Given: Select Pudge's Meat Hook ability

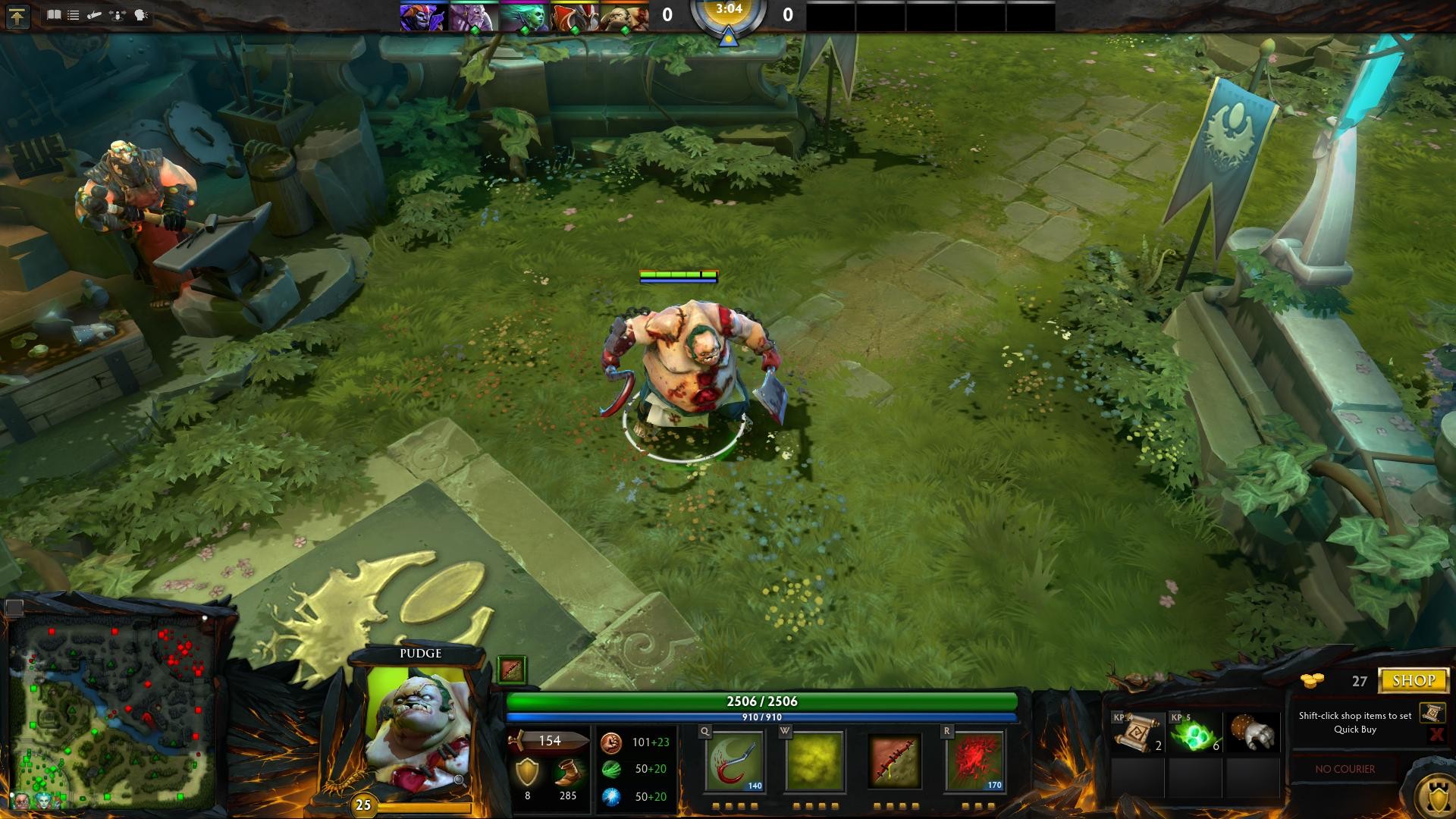Looking at the screenshot, I should click(733, 761).
